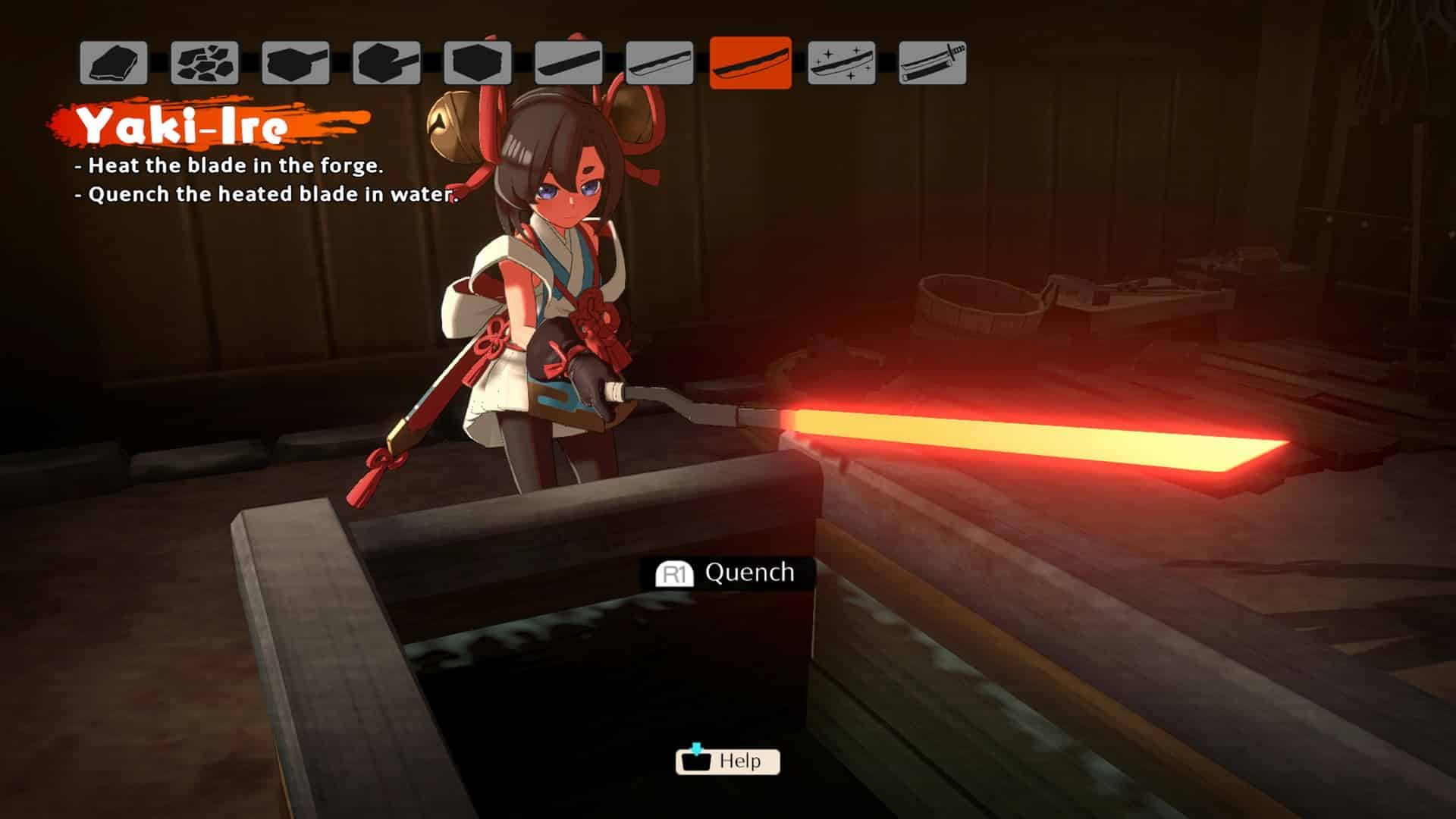Select the straight steel bar step icon
Viewport: 1456px width, 819px height.
tap(569, 63)
